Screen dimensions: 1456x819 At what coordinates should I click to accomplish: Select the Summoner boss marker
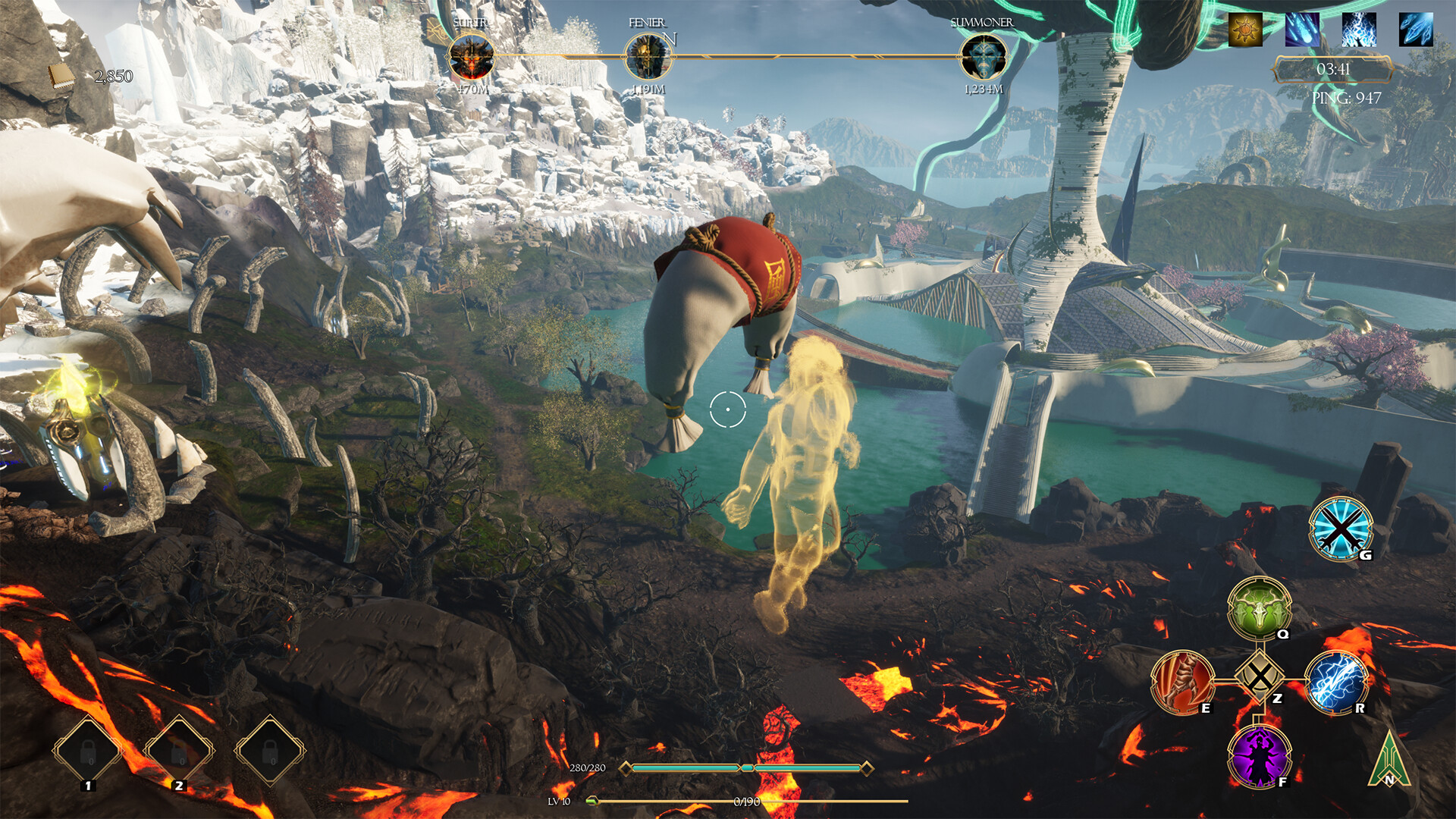983,57
